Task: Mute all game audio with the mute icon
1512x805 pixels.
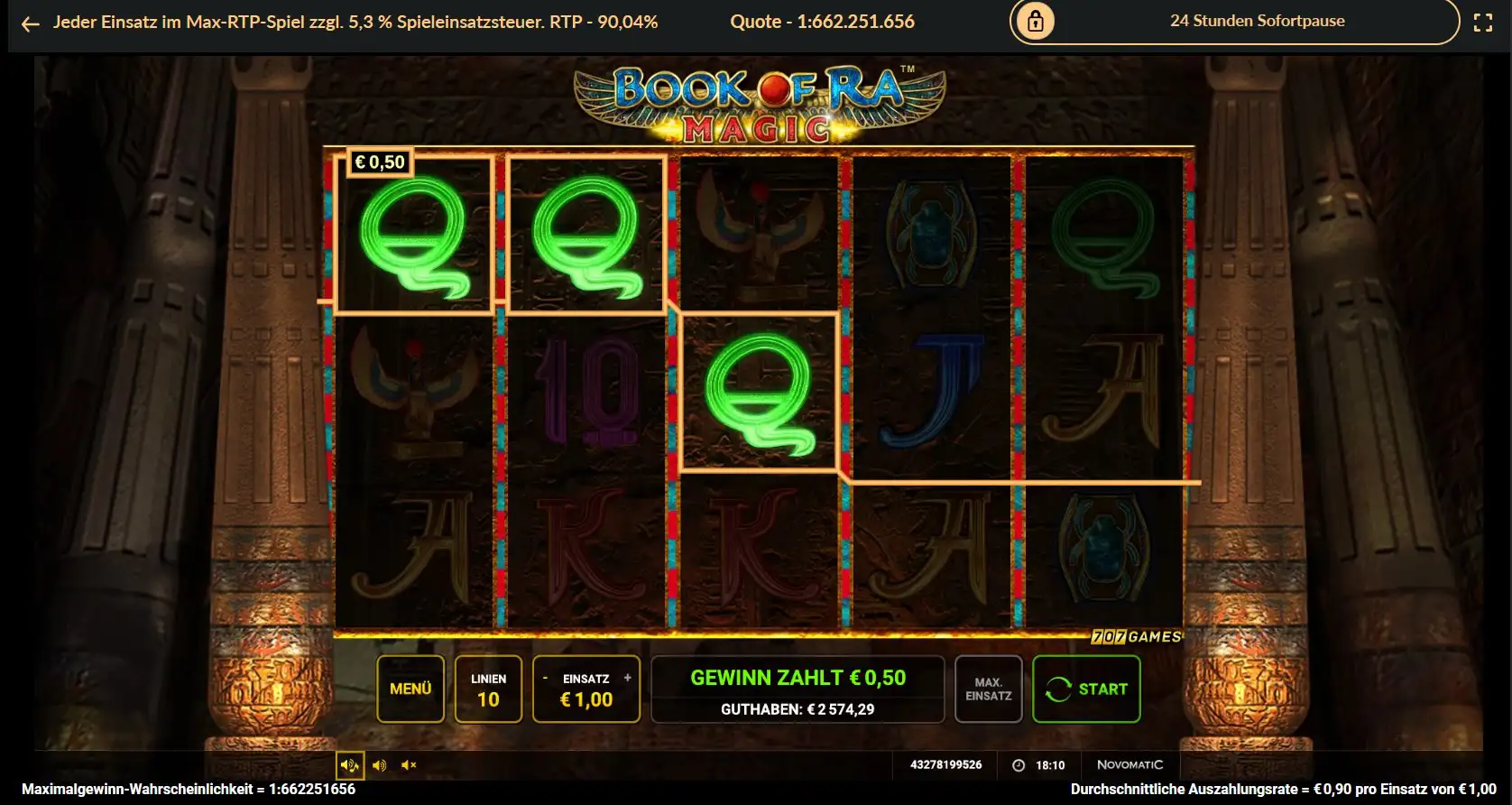Action: tap(408, 764)
